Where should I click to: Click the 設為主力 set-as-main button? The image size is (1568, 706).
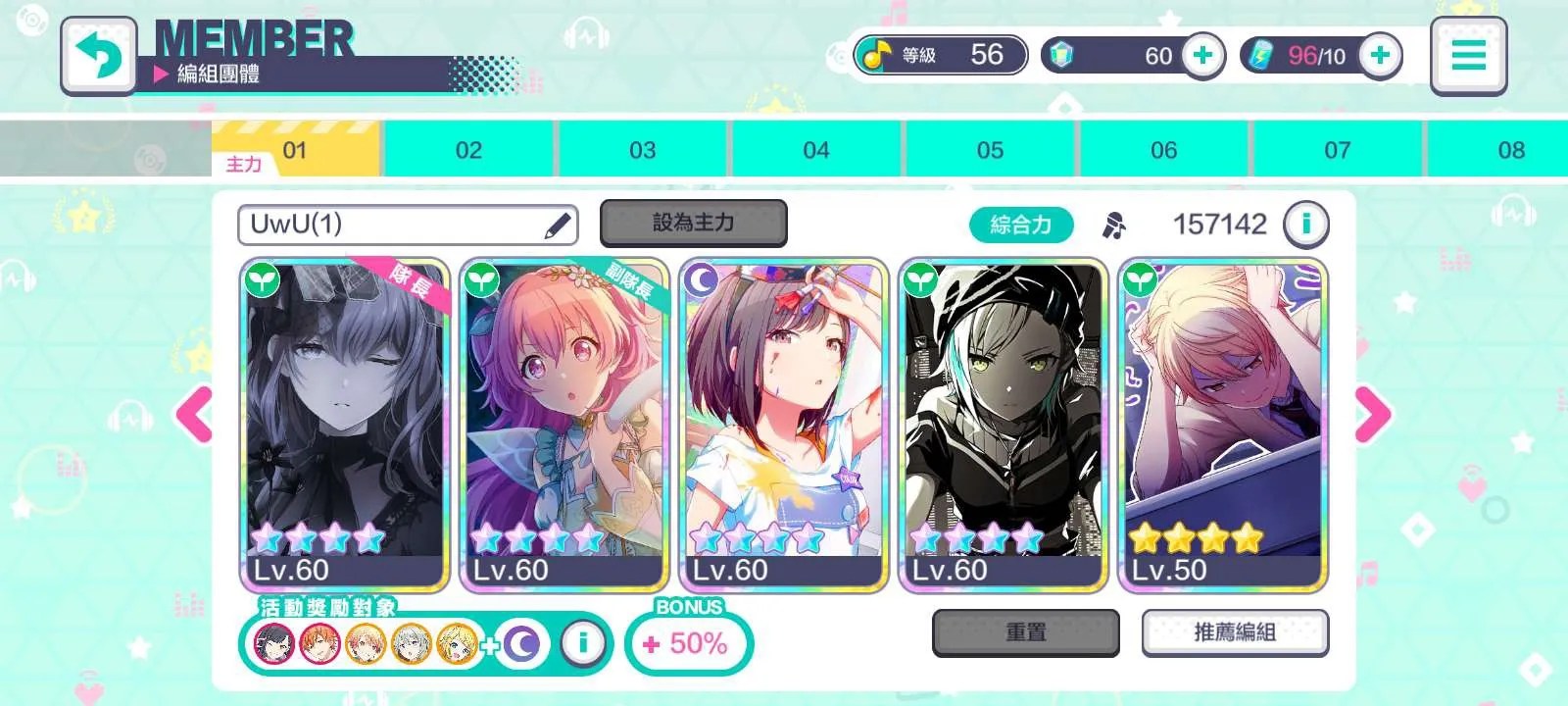tap(693, 224)
